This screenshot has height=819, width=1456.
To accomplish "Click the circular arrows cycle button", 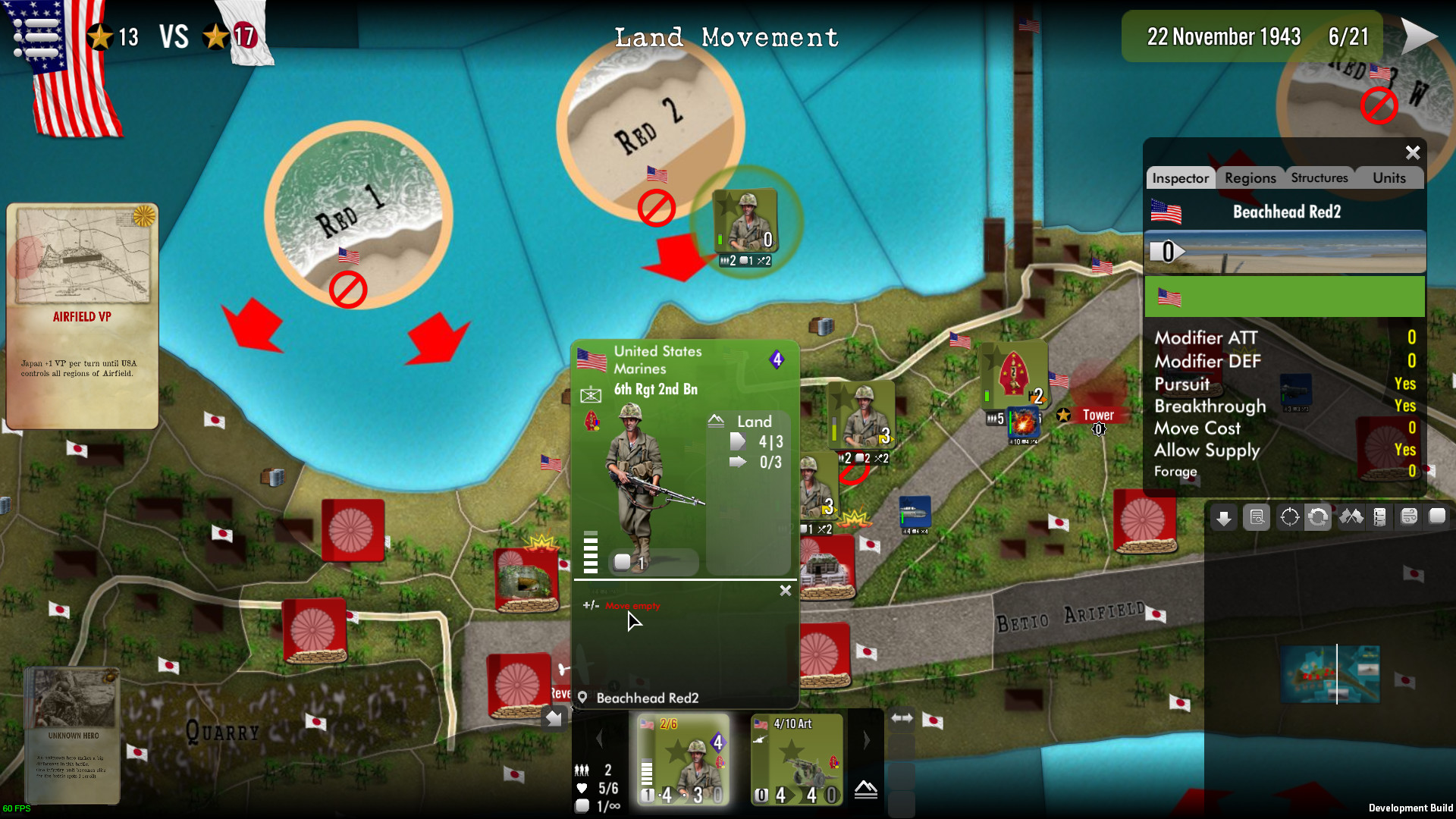I will tap(1318, 518).
